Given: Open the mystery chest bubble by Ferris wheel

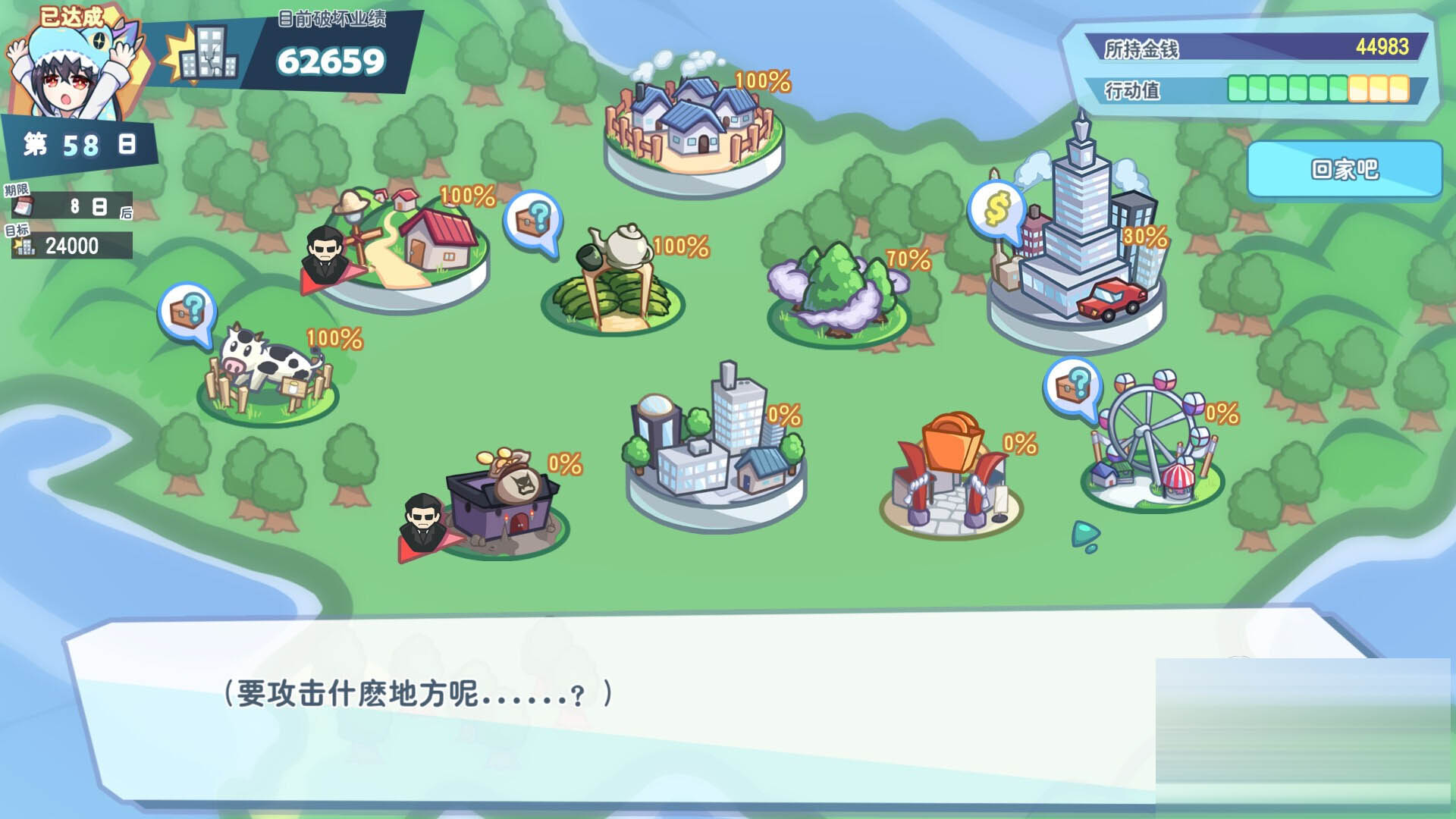Looking at the screenshot, I should tap(1072, 387).
